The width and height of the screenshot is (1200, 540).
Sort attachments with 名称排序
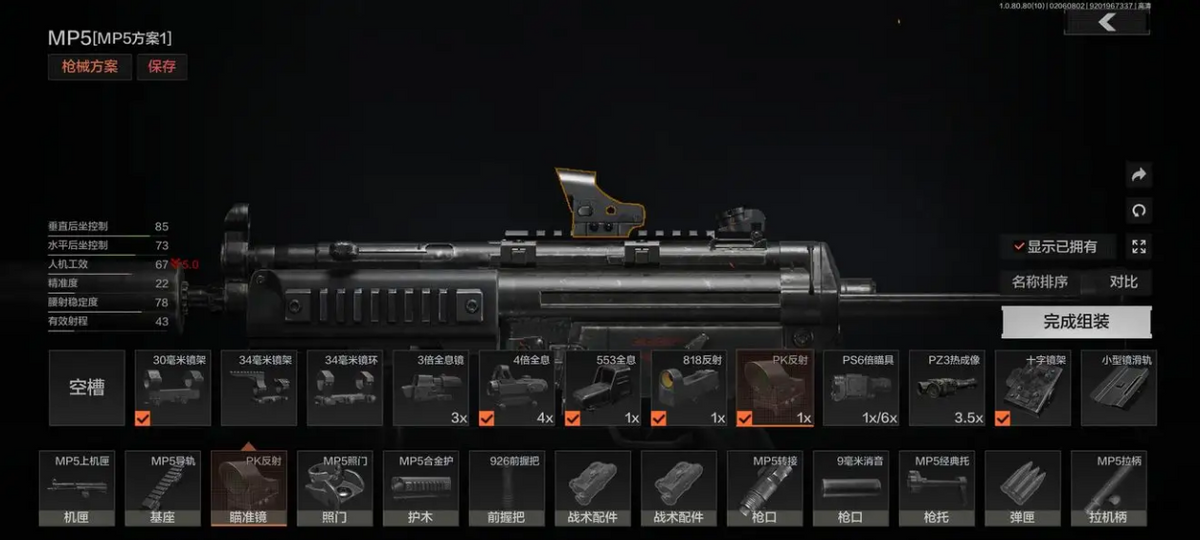1039,282
